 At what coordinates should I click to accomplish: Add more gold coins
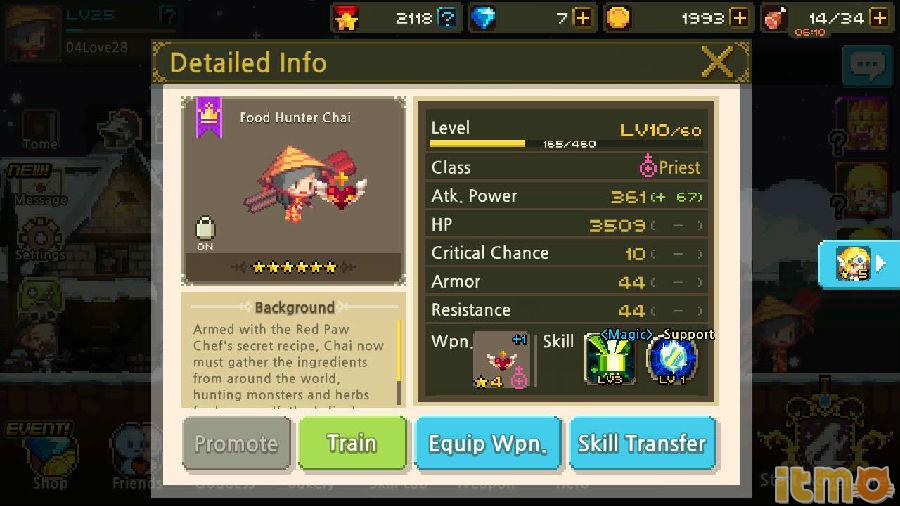pos(739,17)
